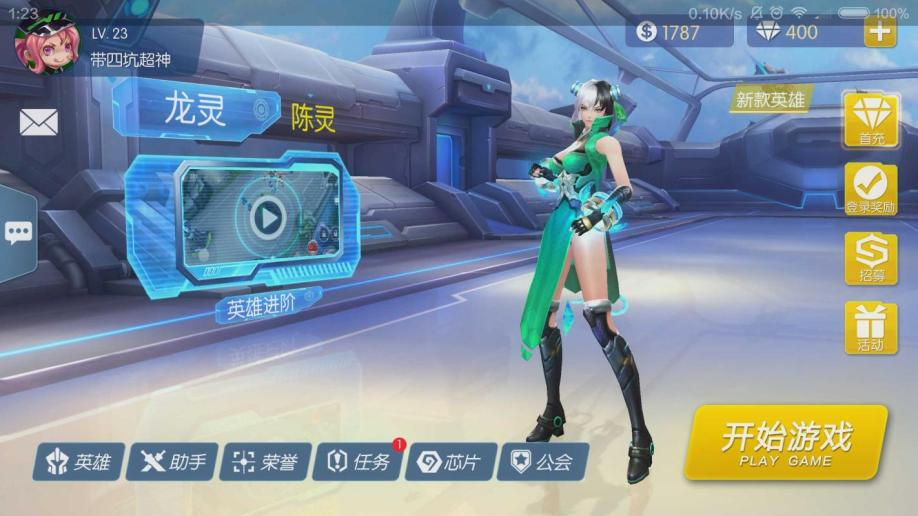
Task: Open the 招募 recruit icon
Action: [x=870, y=257]
